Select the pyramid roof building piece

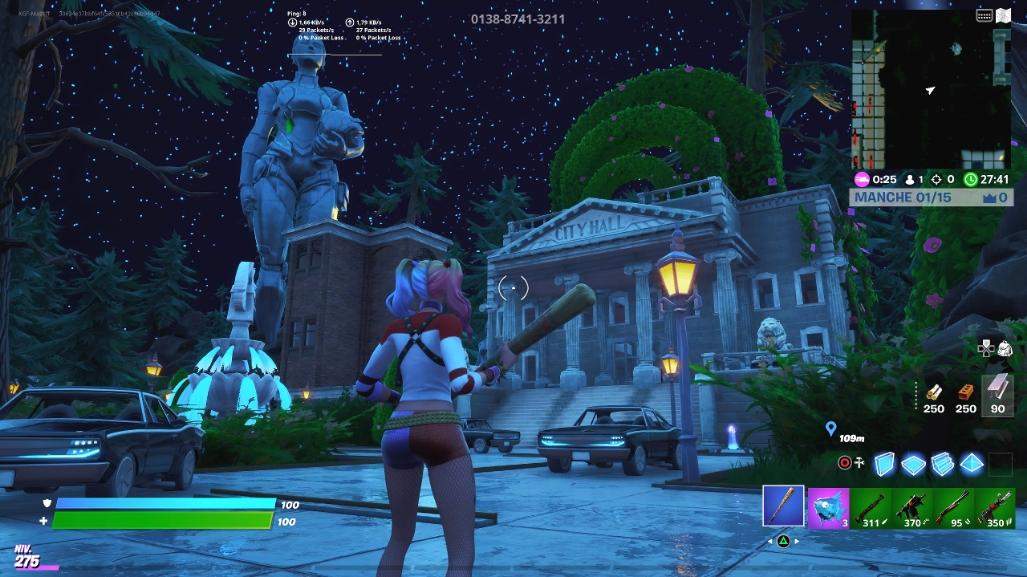972,463
